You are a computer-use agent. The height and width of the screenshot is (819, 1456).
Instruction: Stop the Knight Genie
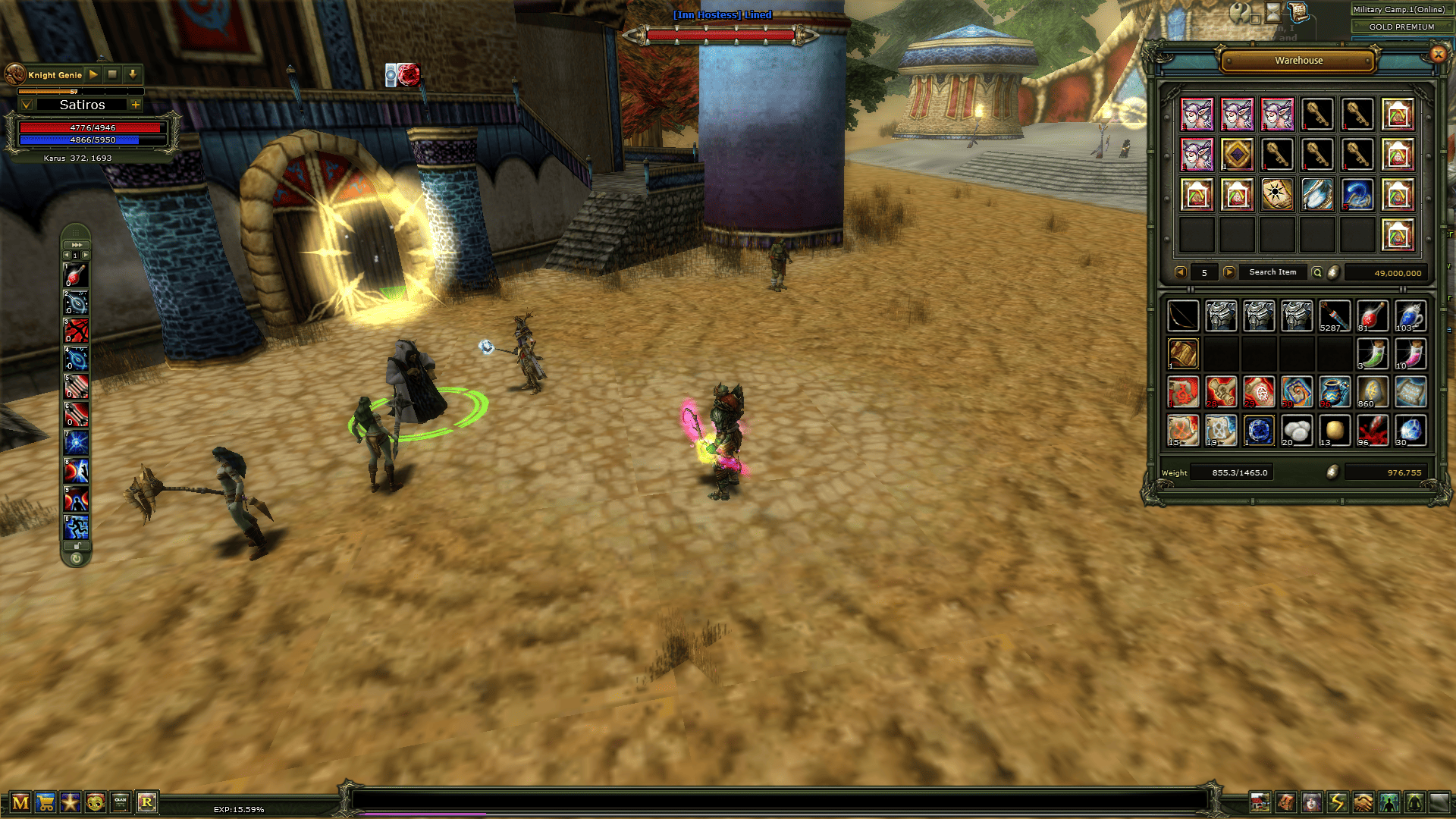coord(112,74)
